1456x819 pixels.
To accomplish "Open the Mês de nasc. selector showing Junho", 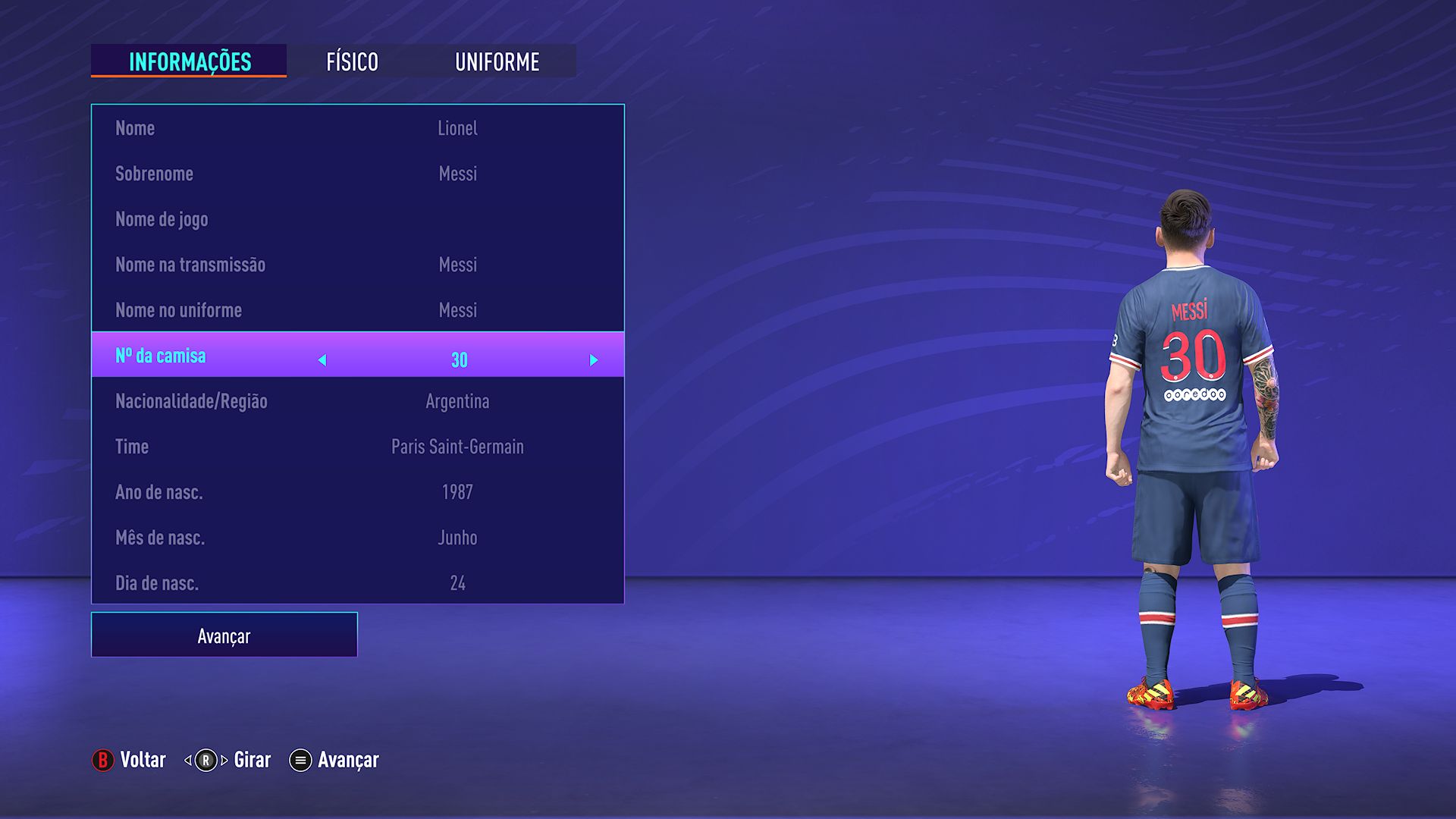I will [356, 538].
